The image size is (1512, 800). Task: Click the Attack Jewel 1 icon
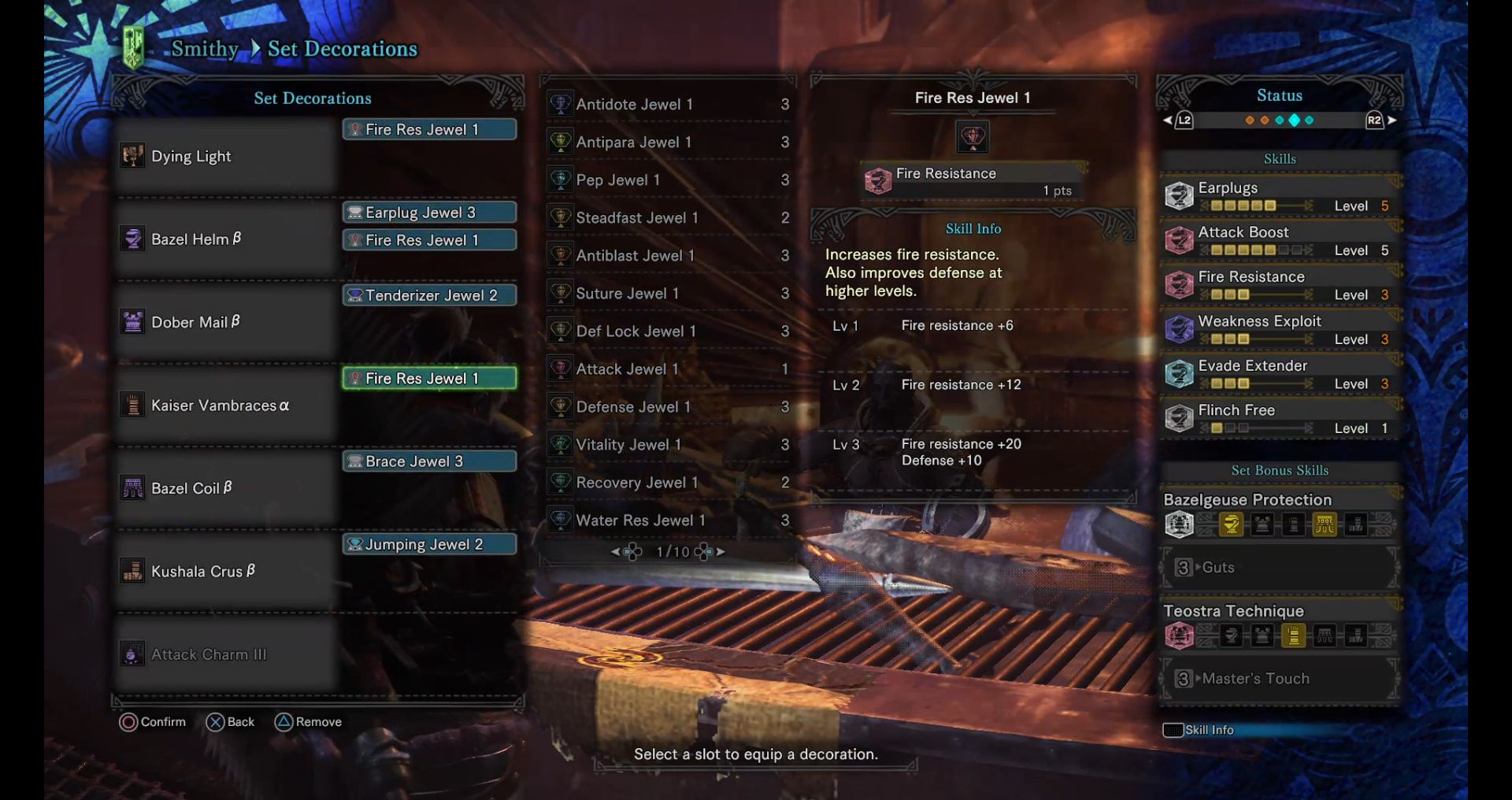click(x=561, y=369)
